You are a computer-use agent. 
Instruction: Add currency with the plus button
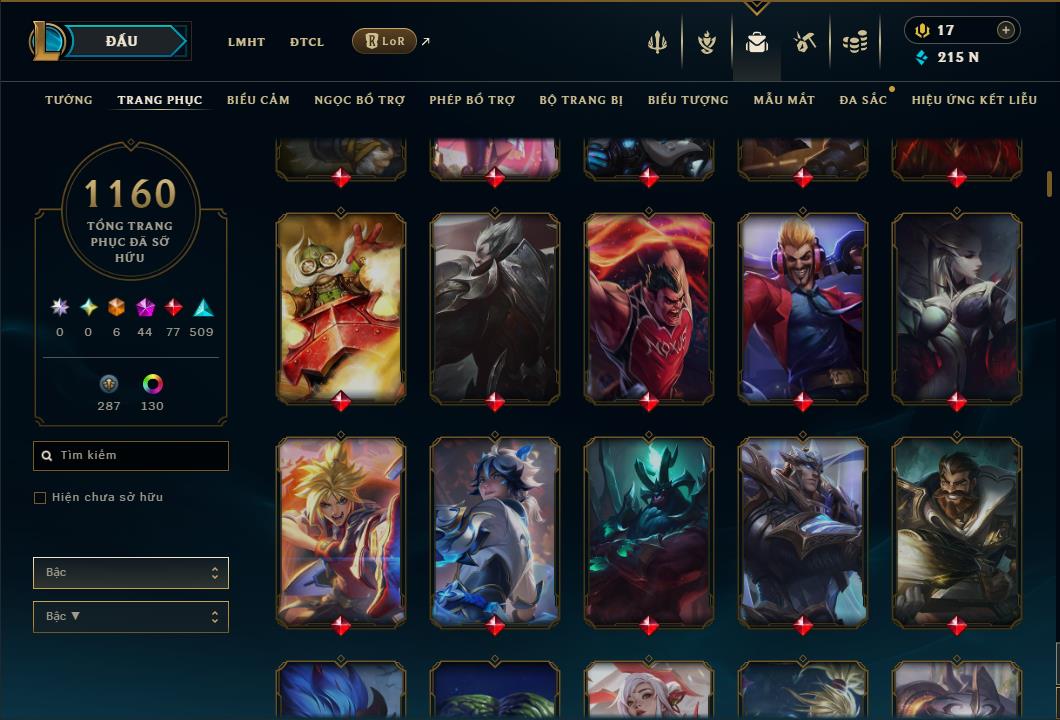point(1005,31)
